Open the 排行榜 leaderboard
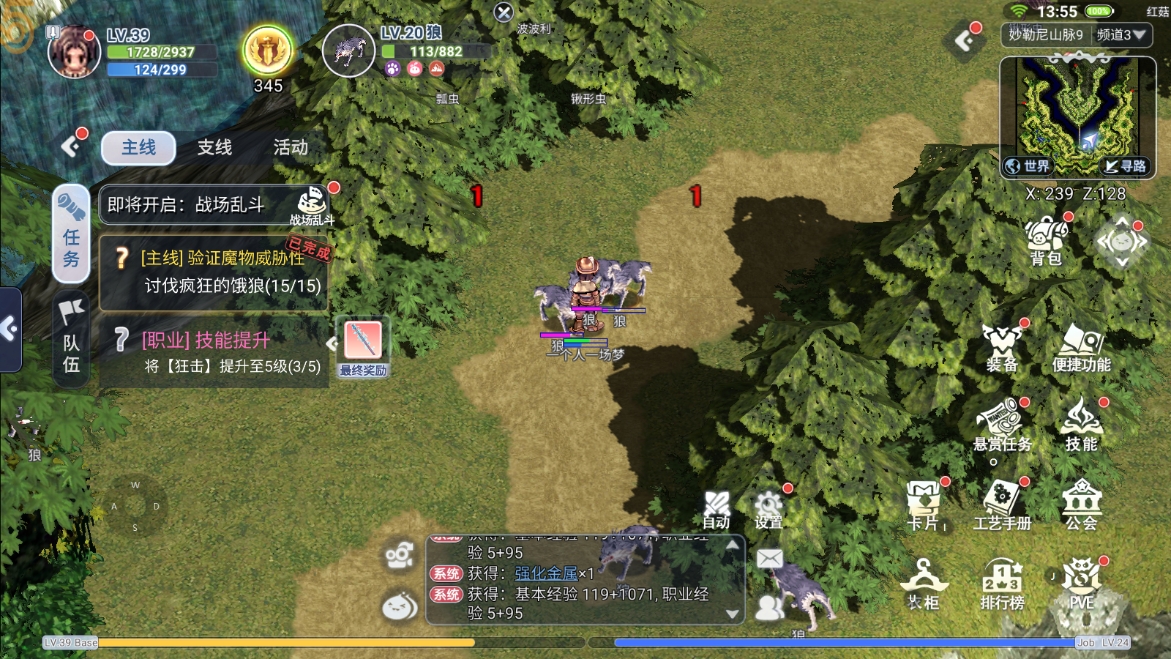1171x659 pixels. 1002,583
